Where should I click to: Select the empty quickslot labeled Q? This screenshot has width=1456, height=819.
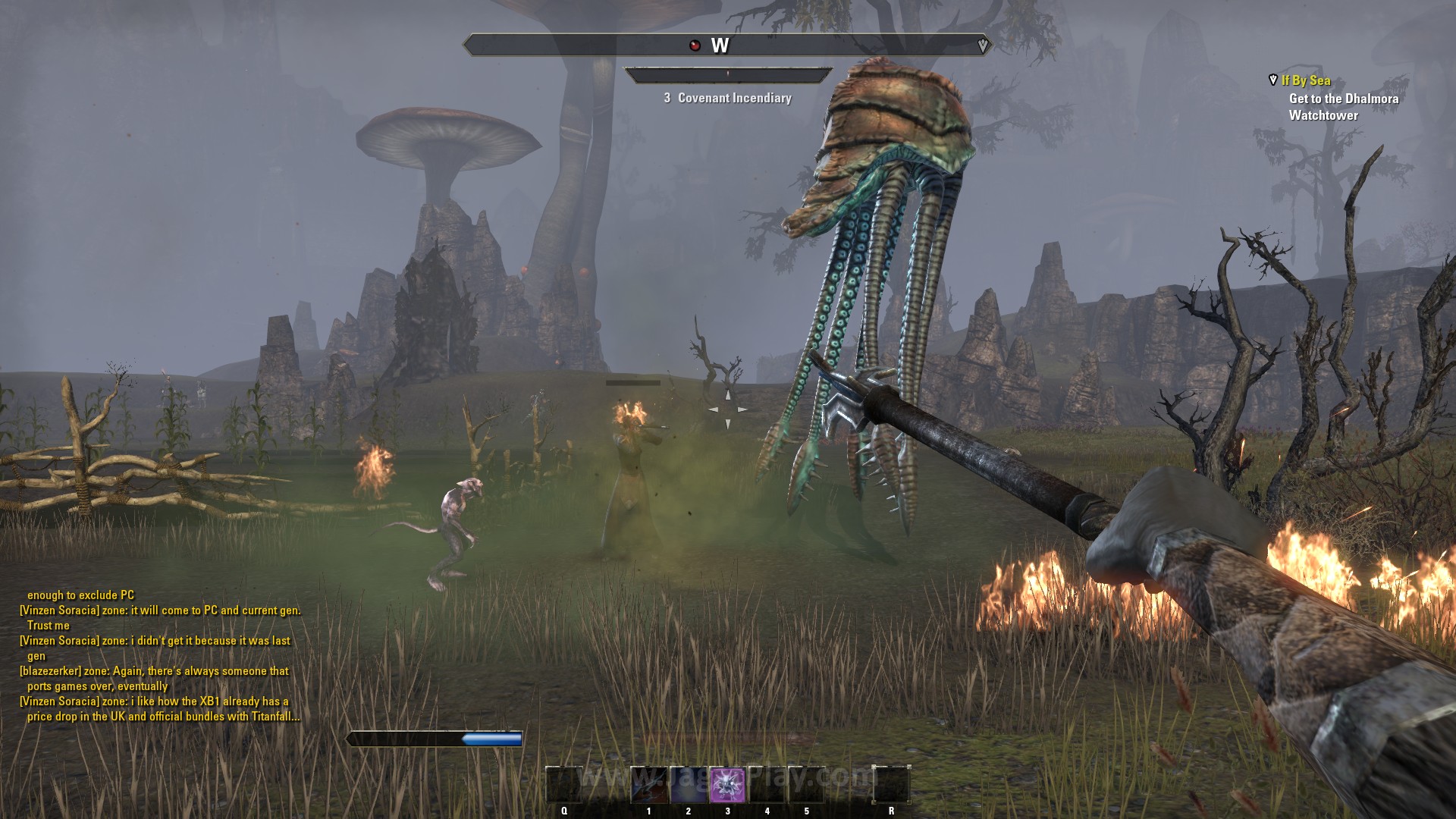(564, 784)
